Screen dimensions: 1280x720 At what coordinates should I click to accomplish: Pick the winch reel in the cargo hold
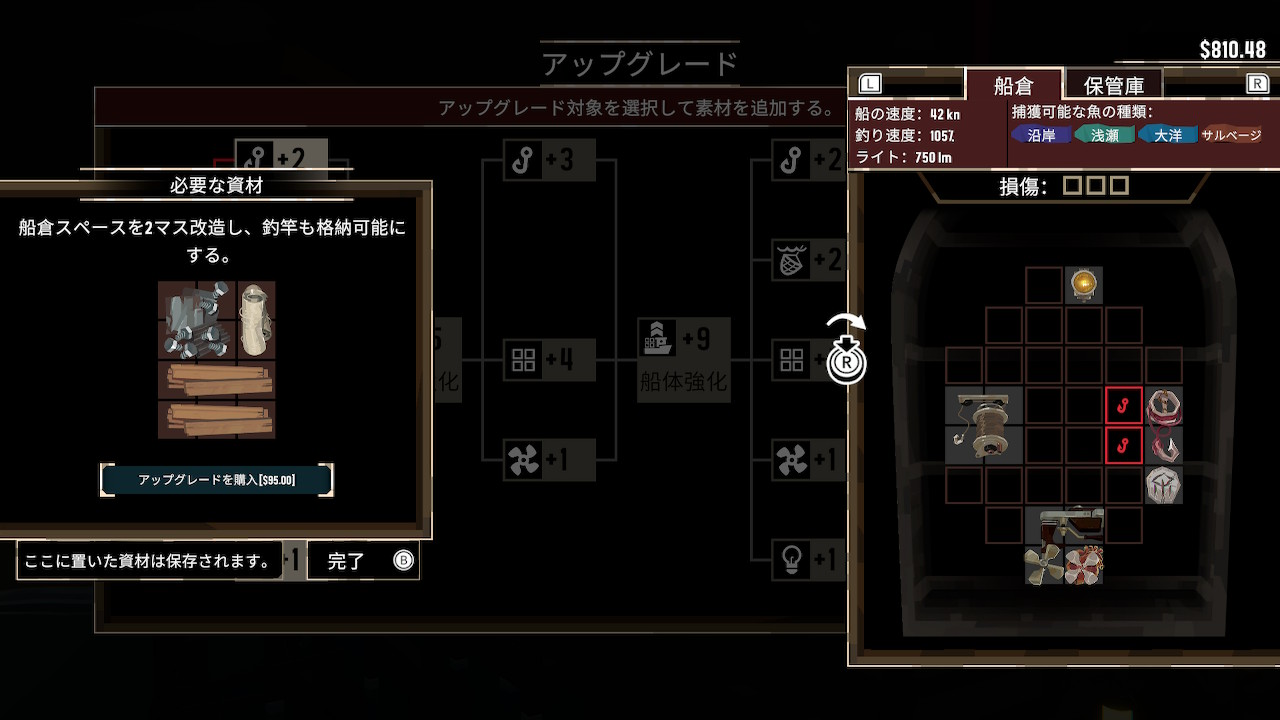[x=984, y=425]
